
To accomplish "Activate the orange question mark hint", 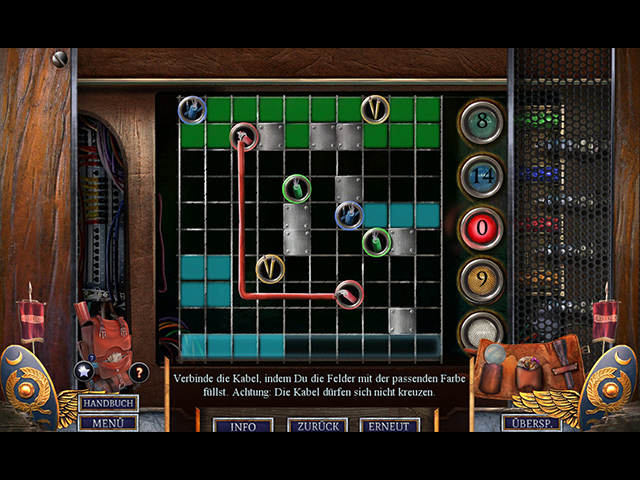I will [x=139, y=372].
